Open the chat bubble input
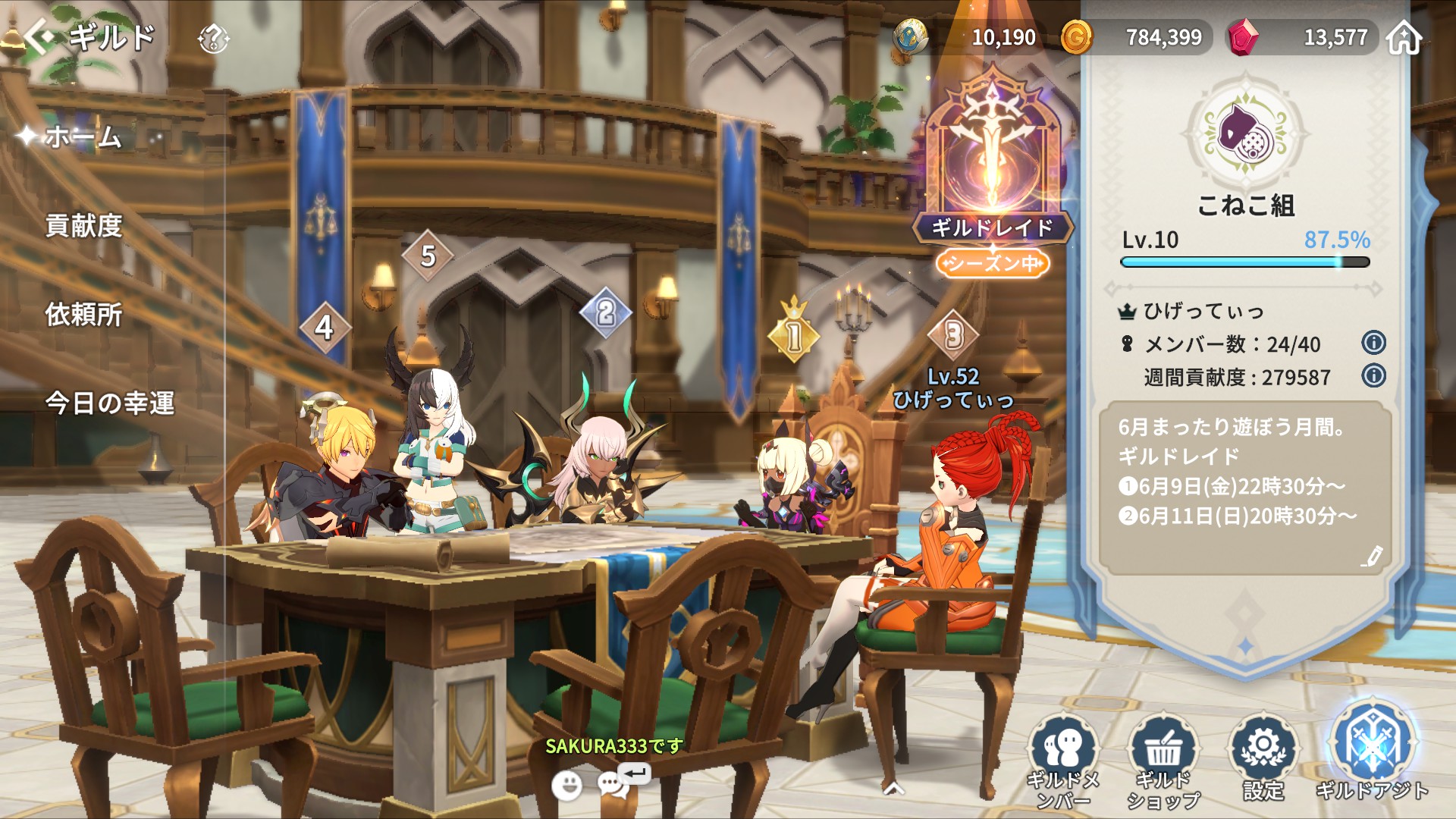 coord(614,784)
